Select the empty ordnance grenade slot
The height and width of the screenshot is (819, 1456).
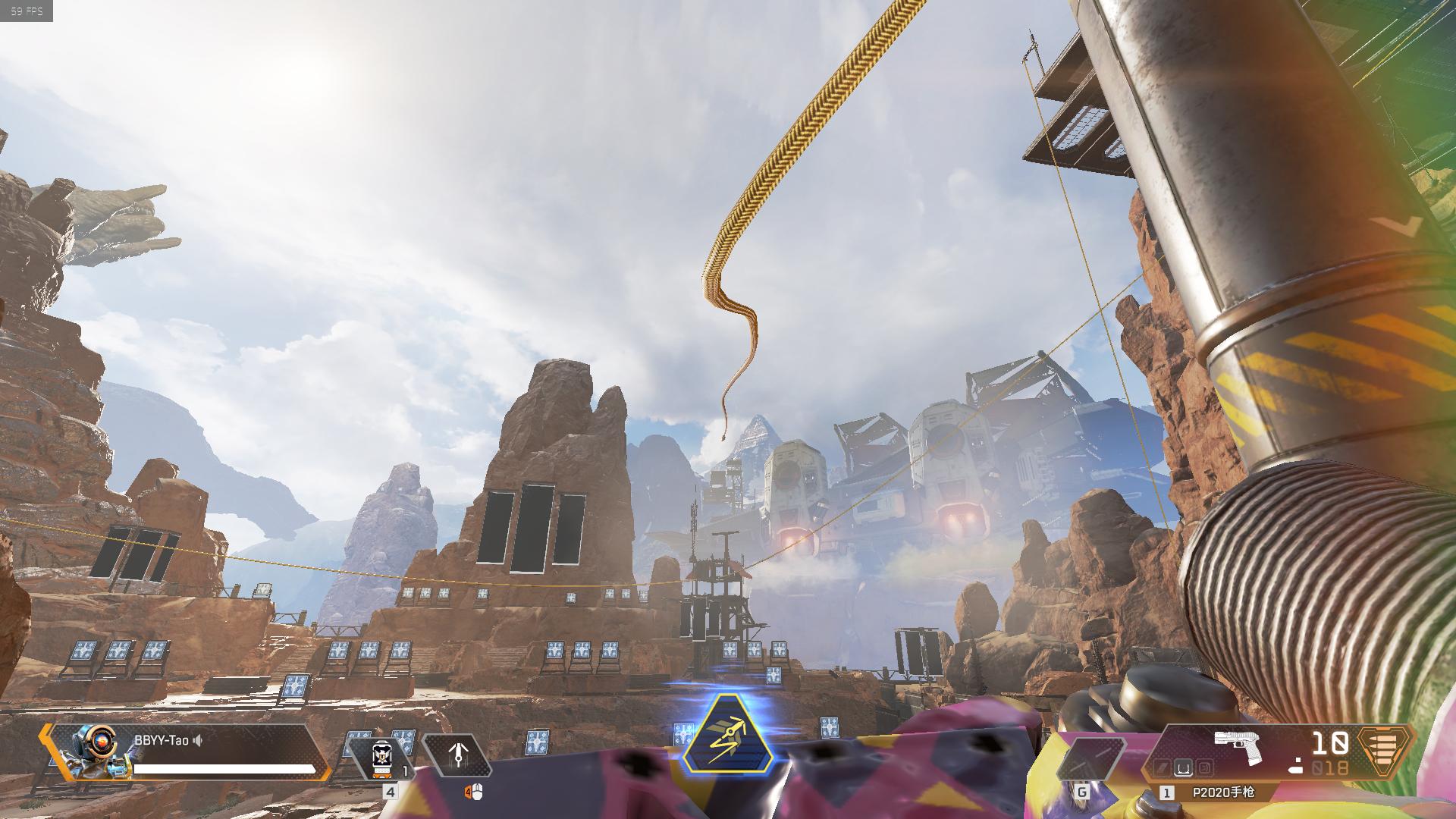tap(1090, 760)
